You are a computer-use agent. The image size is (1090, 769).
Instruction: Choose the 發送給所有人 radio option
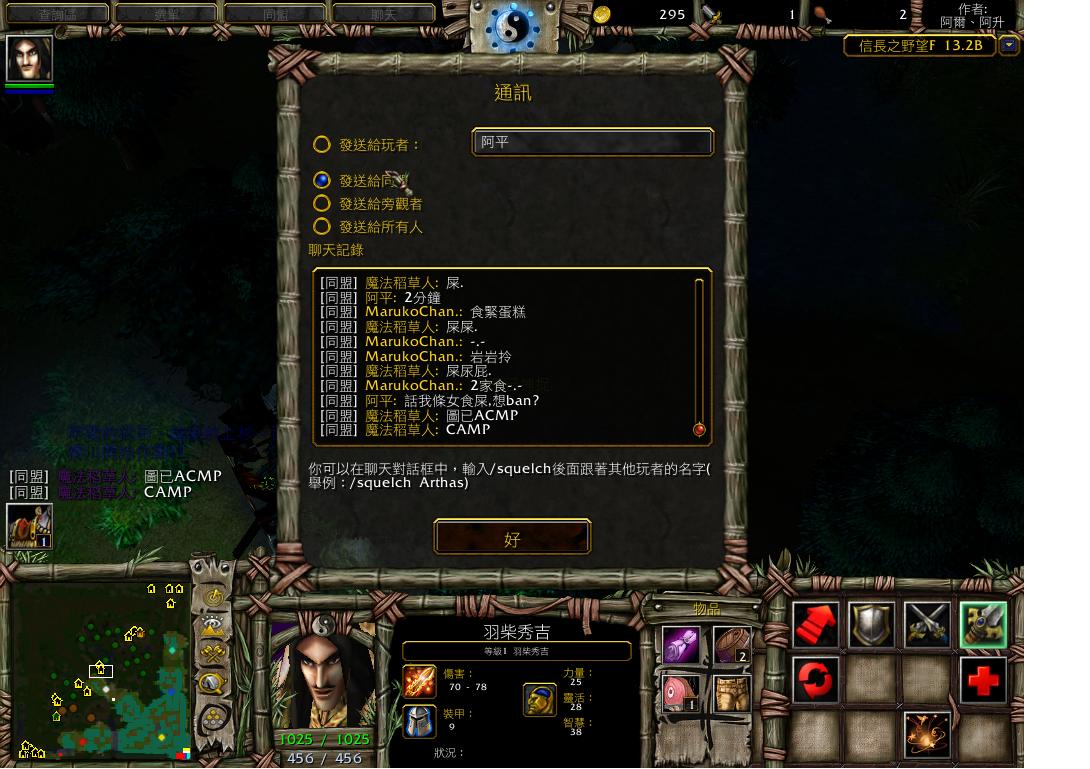pyautogui.click(x=322, y=227)
